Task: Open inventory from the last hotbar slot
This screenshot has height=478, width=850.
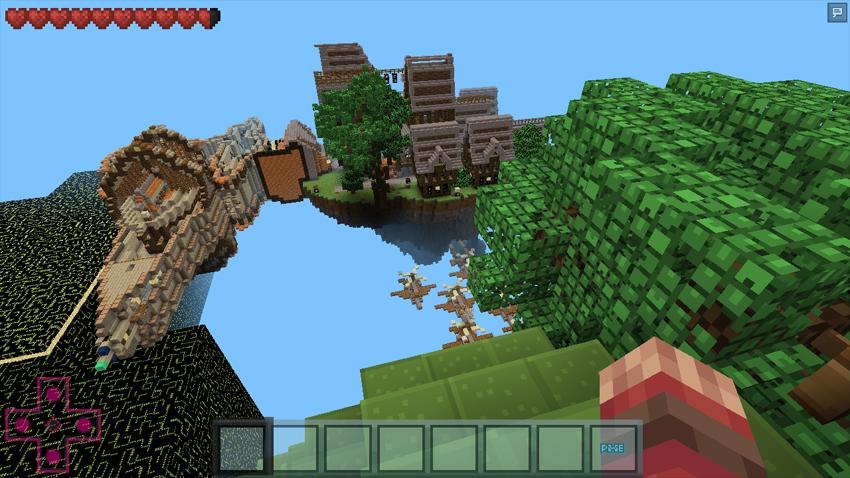Action: click(x=612, y=448)
